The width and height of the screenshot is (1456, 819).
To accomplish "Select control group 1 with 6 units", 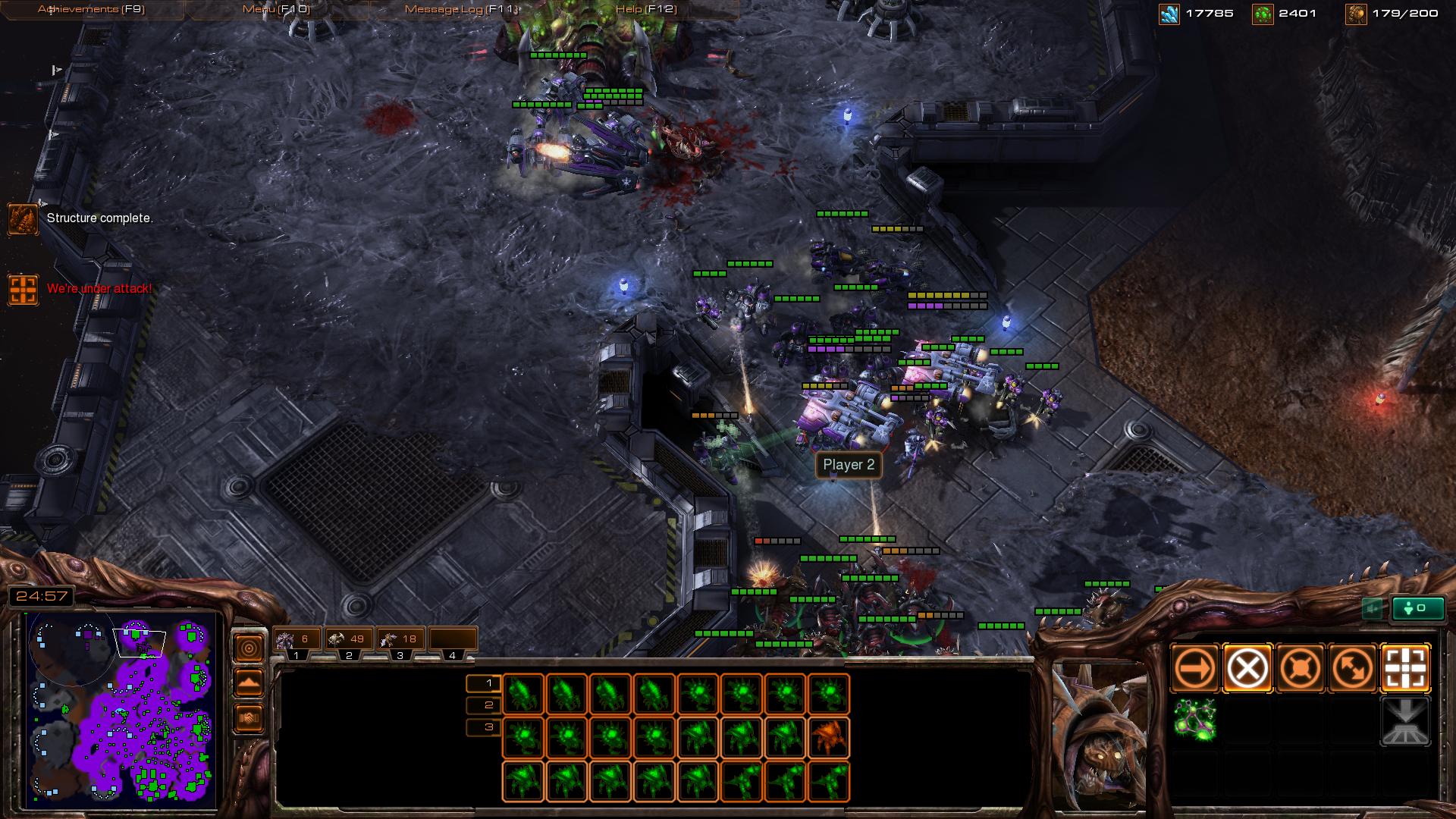I will point(297,639).
